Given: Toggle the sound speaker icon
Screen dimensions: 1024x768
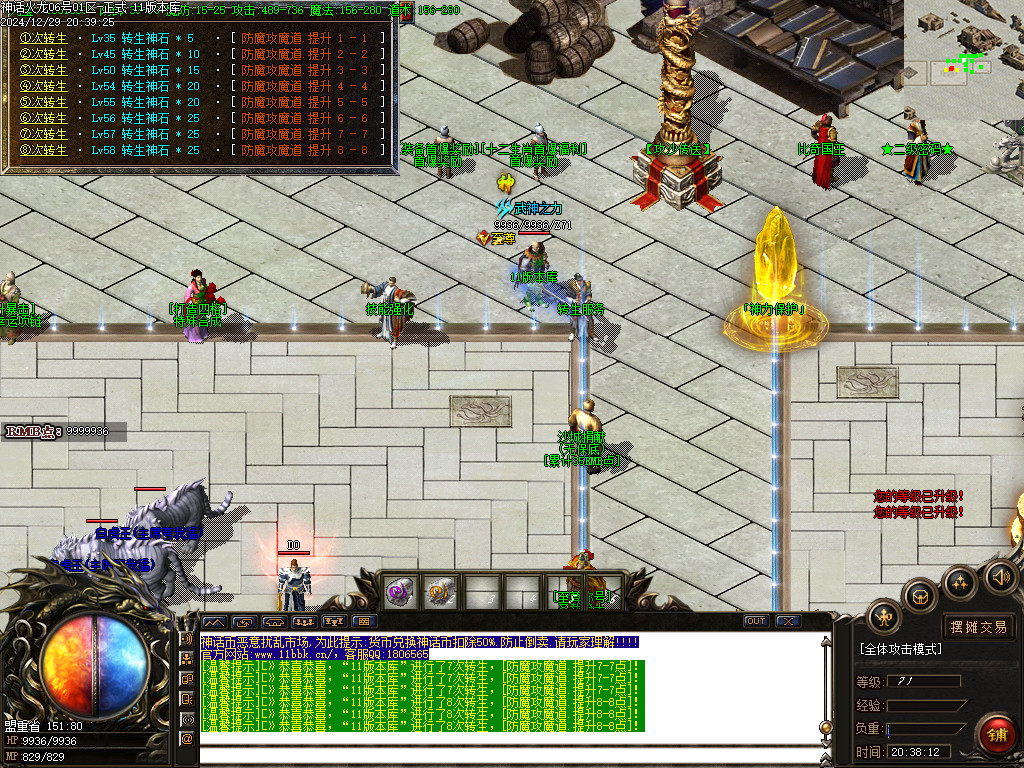Looking at the screenshot, I should pos(999,576).
